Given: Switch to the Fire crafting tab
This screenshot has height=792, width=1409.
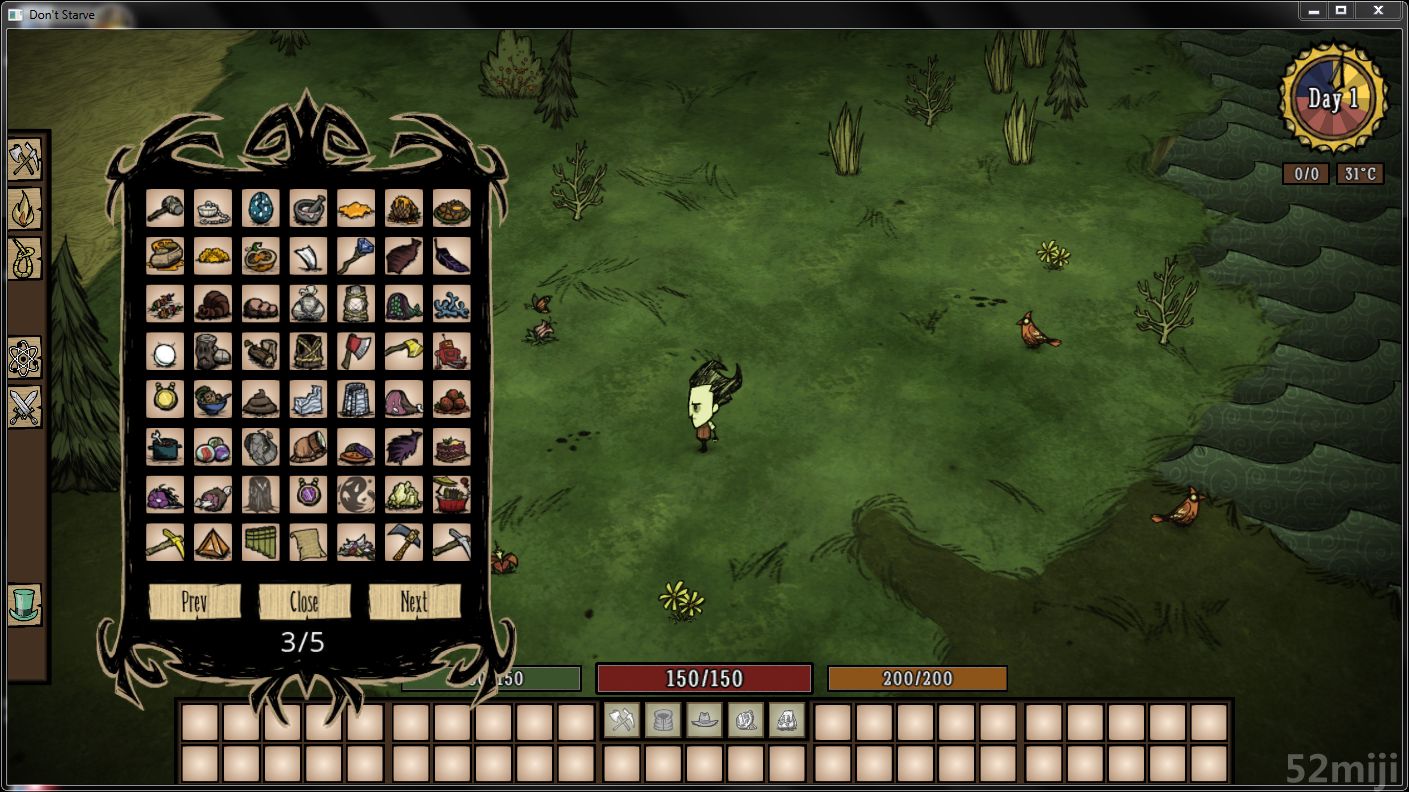Looking at the screenshot, I should 24,209.
